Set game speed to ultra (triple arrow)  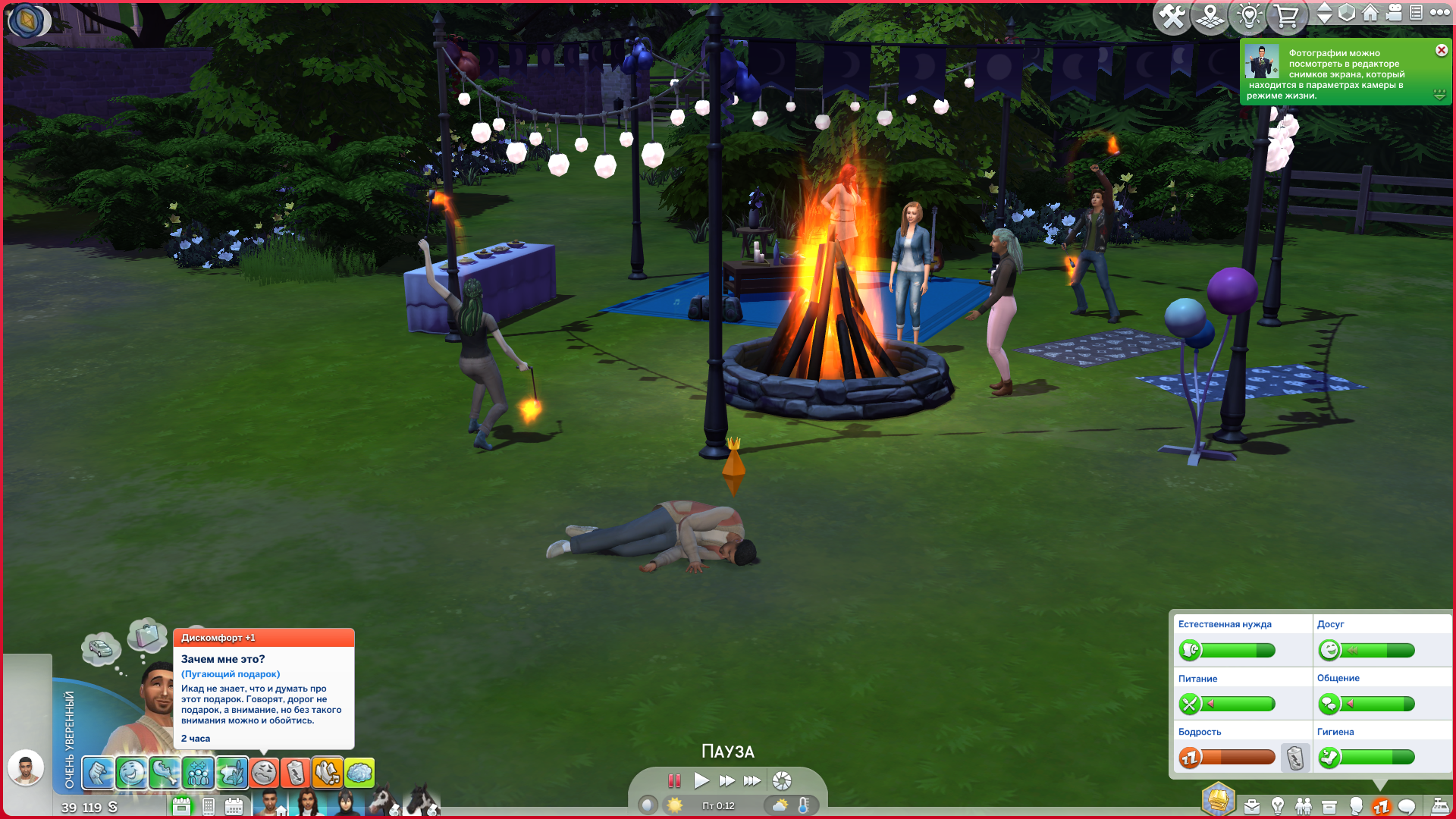(x=752, y=780)
